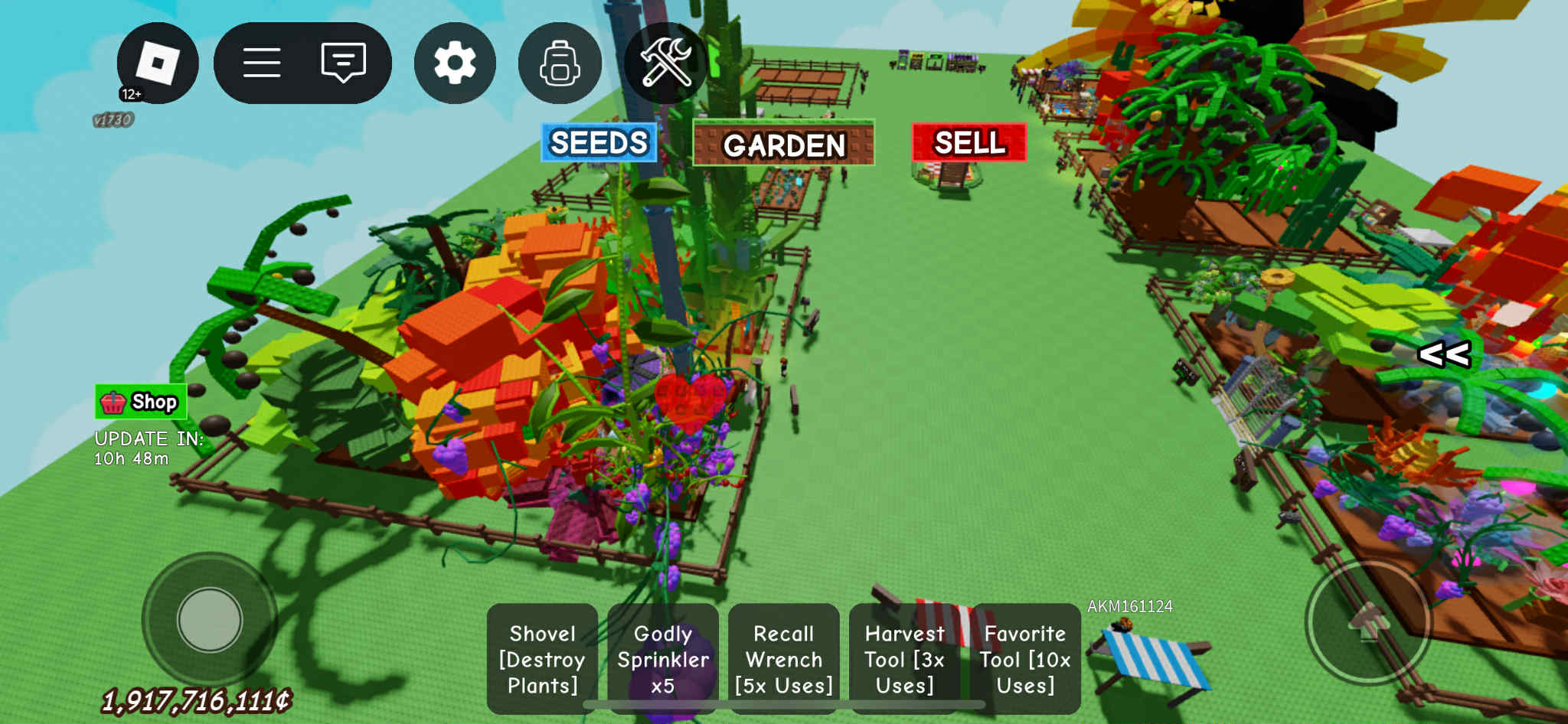Toggle the chat window icon
This screenshot has height=724, width=1568.
[x=343, y=63]
